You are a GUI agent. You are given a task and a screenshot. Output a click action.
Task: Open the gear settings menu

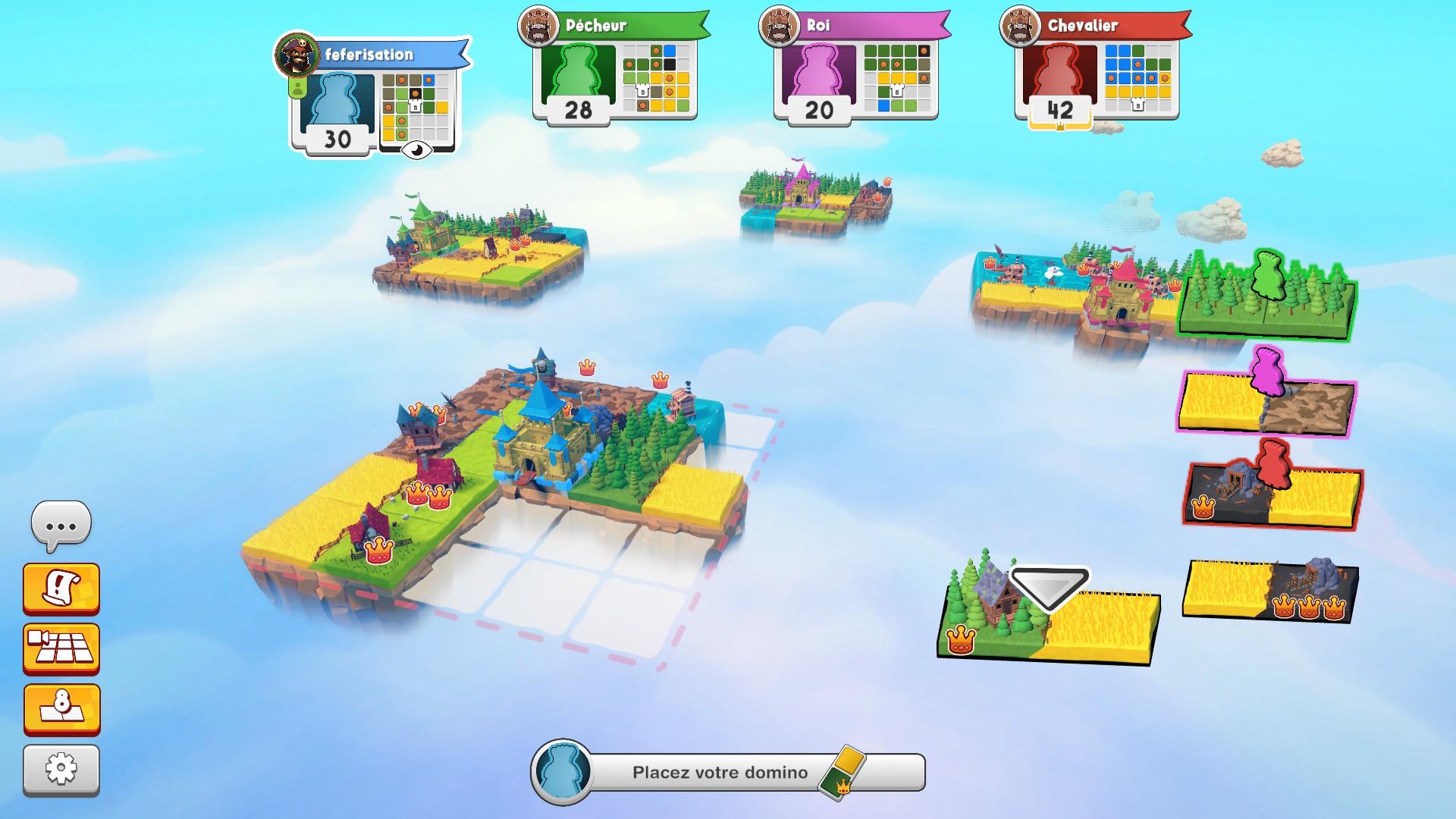click(x=61, y=769)
